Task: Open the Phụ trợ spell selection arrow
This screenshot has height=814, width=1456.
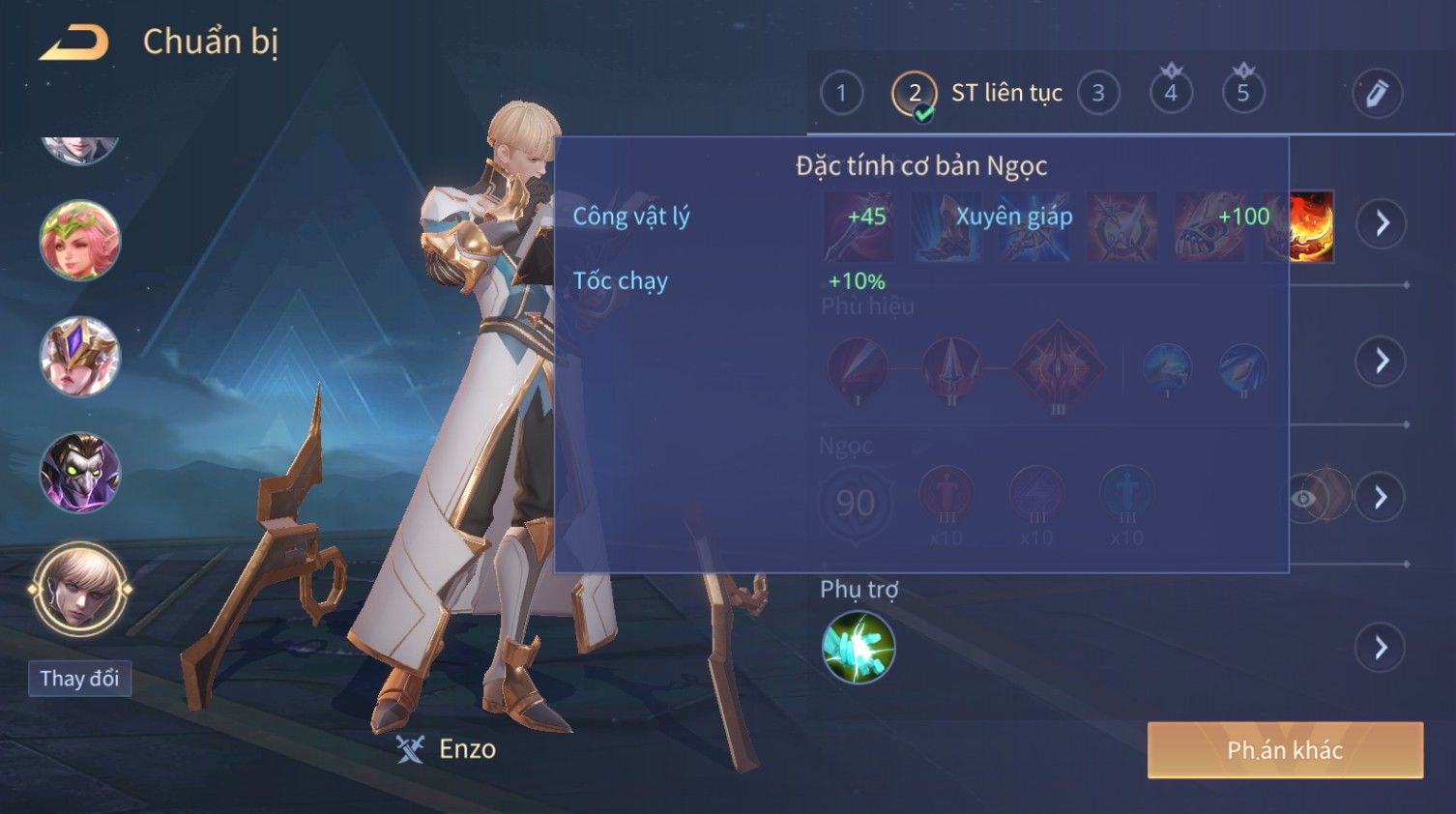Action: [x=1381, y=648]
